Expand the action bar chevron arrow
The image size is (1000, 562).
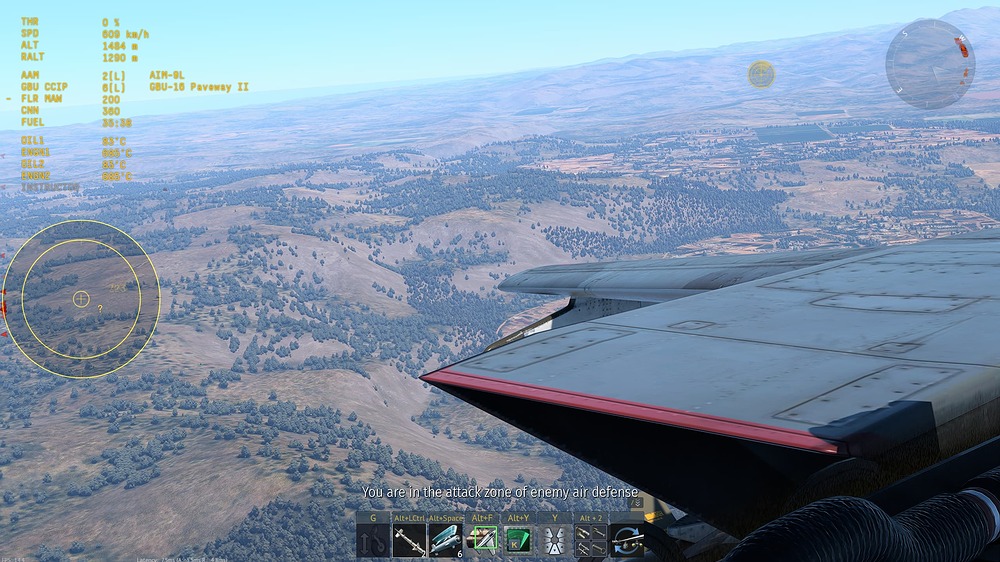coord(637,503)
